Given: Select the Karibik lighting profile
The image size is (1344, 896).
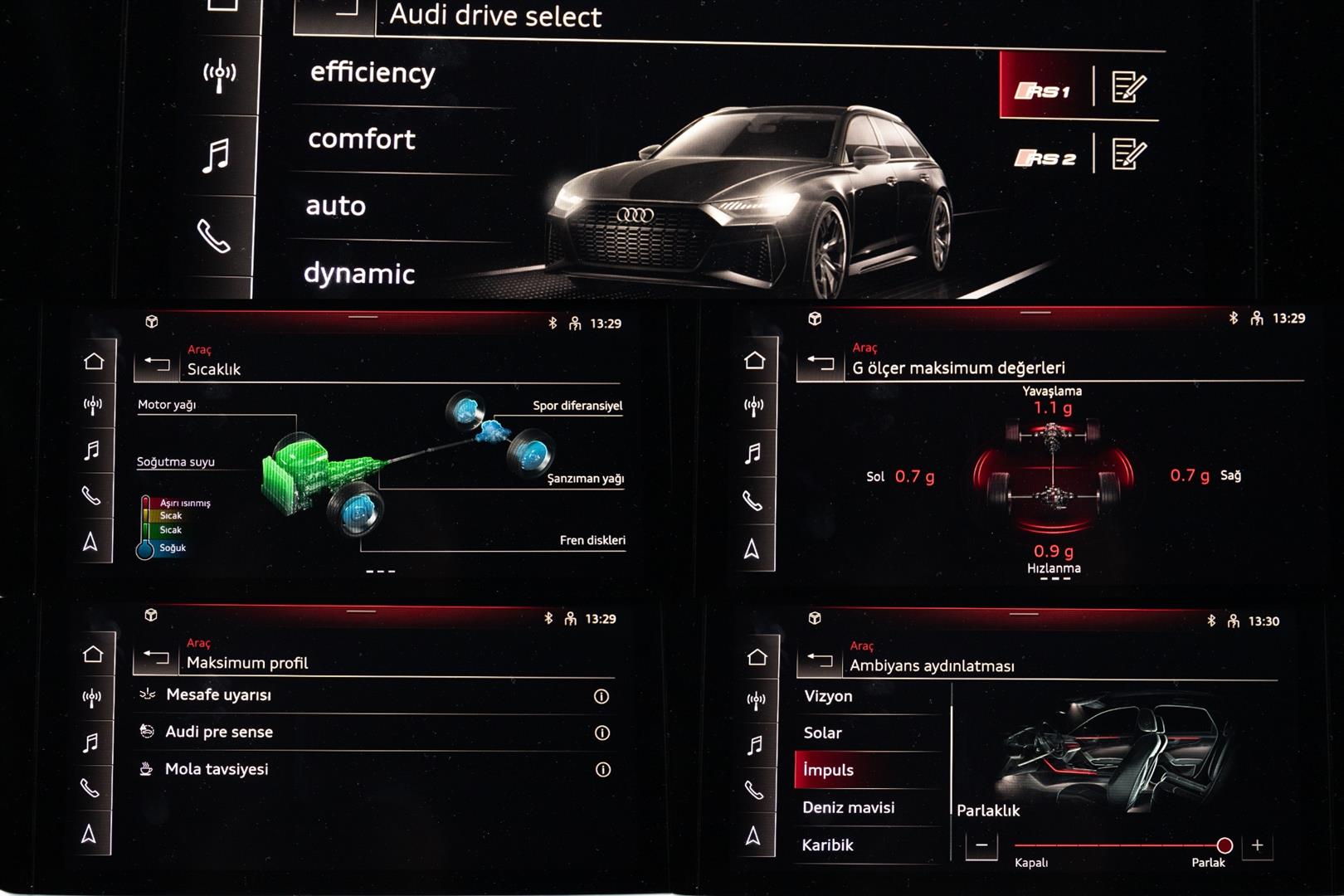Looking at the screenshot, I should [x=827, y=845].
